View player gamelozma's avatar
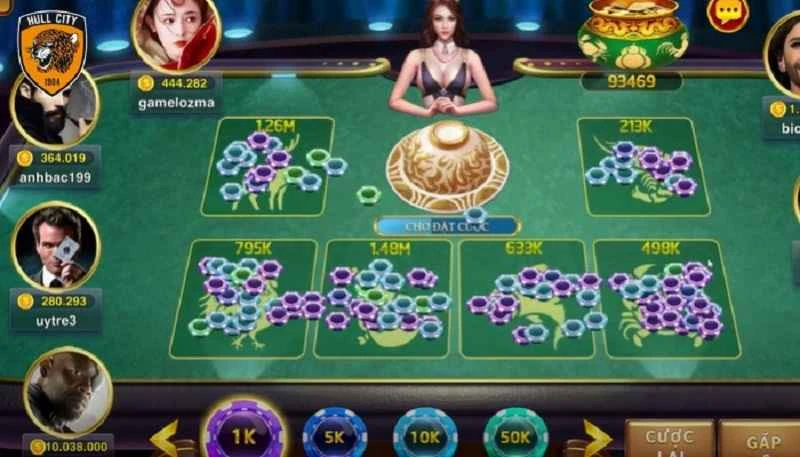 point(175,34)
